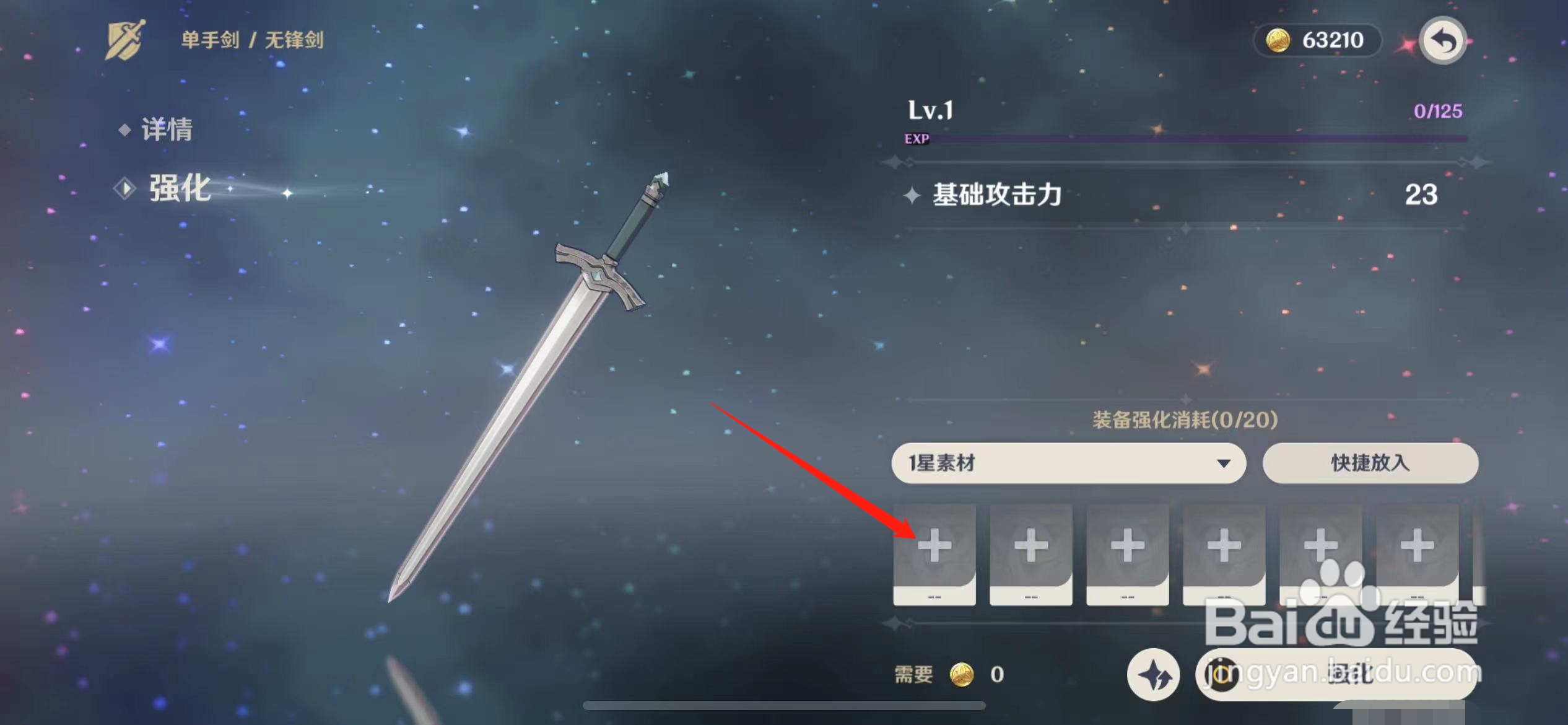Add material in the first enhancement slot
This screenshot has height=725, width=1568.
(x=935, y=545)
